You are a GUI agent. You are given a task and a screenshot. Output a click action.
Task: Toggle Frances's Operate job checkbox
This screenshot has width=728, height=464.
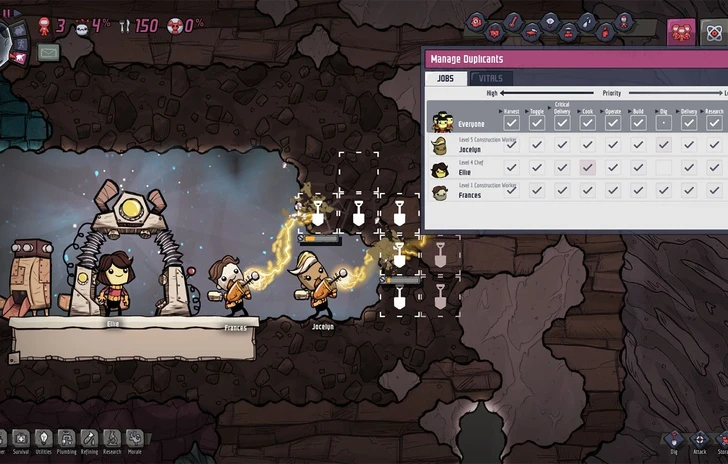click(612, 190)
